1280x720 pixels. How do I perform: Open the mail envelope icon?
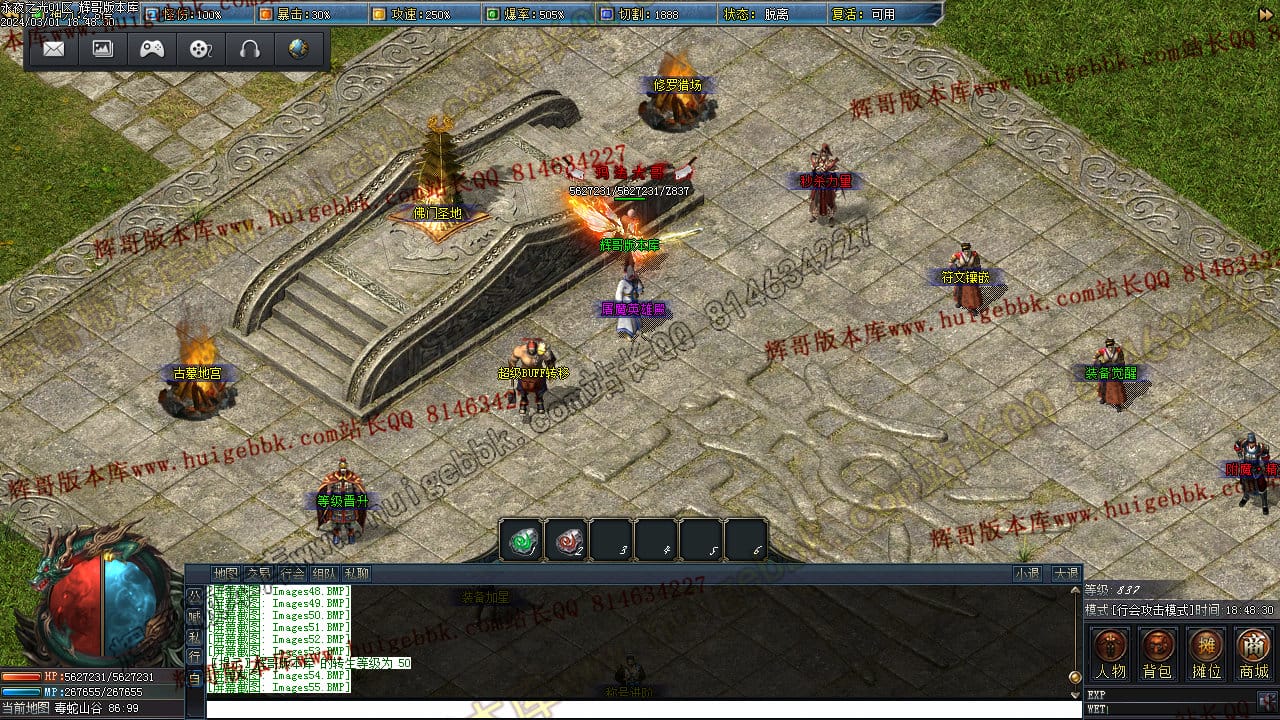pyautogui.click(x=54, y=49)
